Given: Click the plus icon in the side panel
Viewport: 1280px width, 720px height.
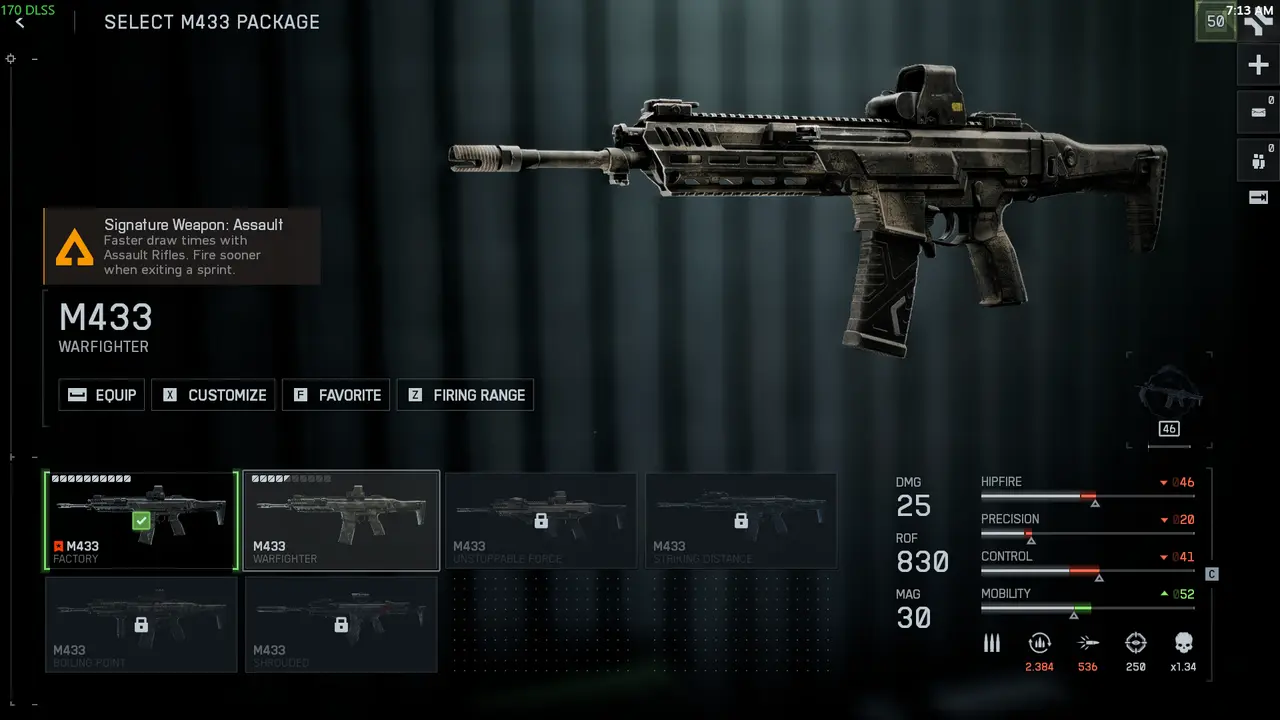Looking at the screenshot, I should pyautogui.click(x=1258, y=66).
